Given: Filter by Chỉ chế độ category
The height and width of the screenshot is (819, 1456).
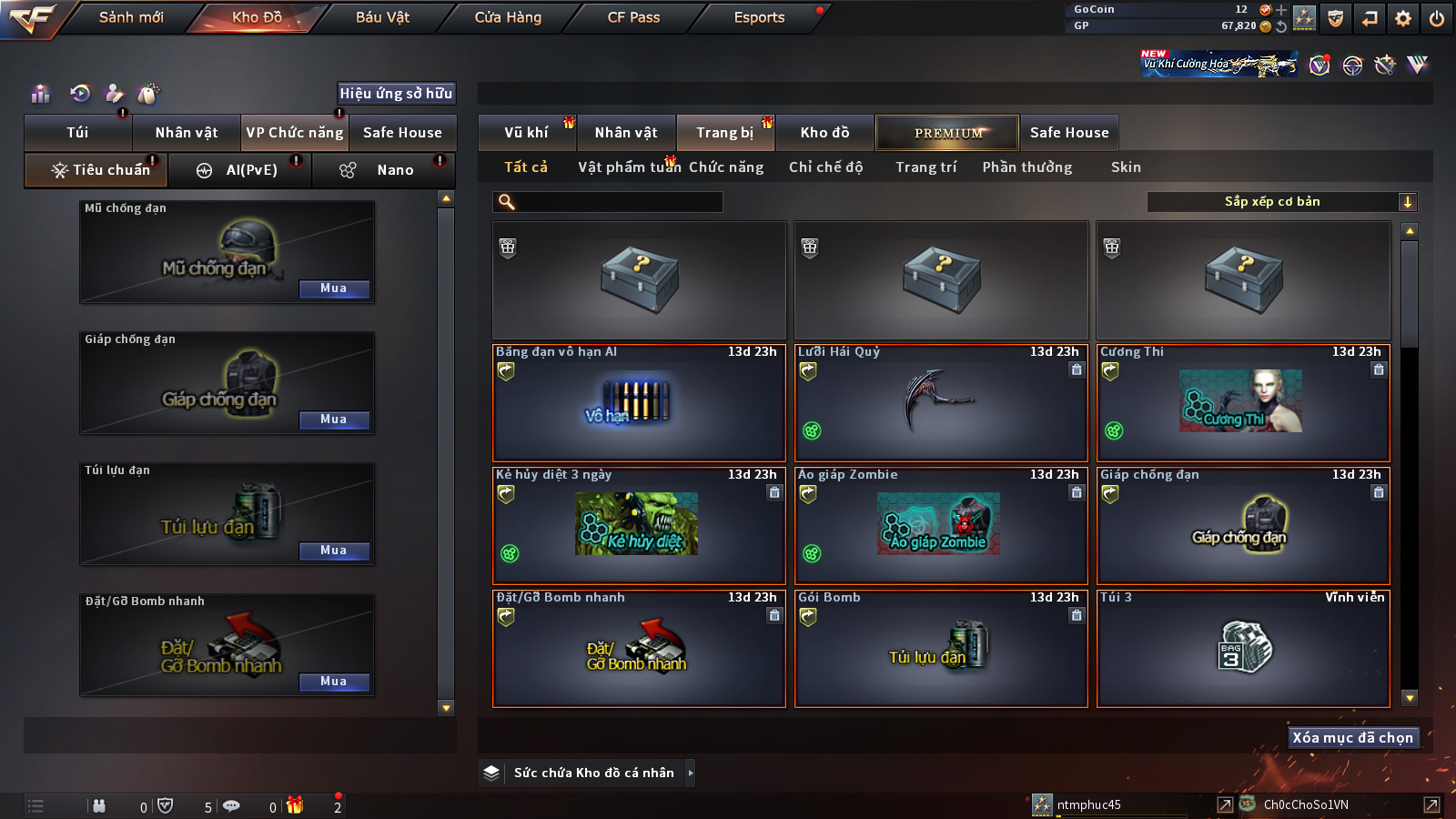Looking at the screenshot, I should point(825,167).
